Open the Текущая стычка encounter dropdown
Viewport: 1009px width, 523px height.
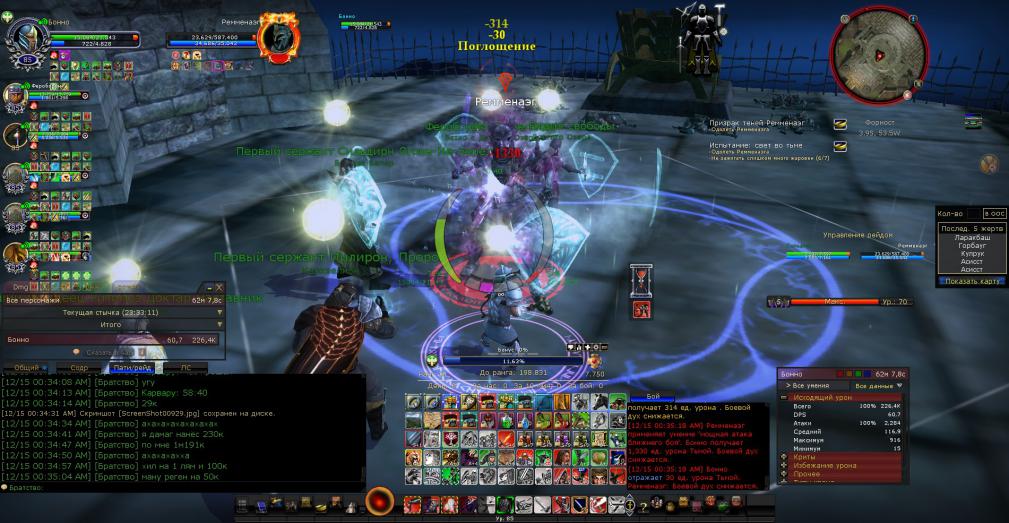click(x=112, y=312)
